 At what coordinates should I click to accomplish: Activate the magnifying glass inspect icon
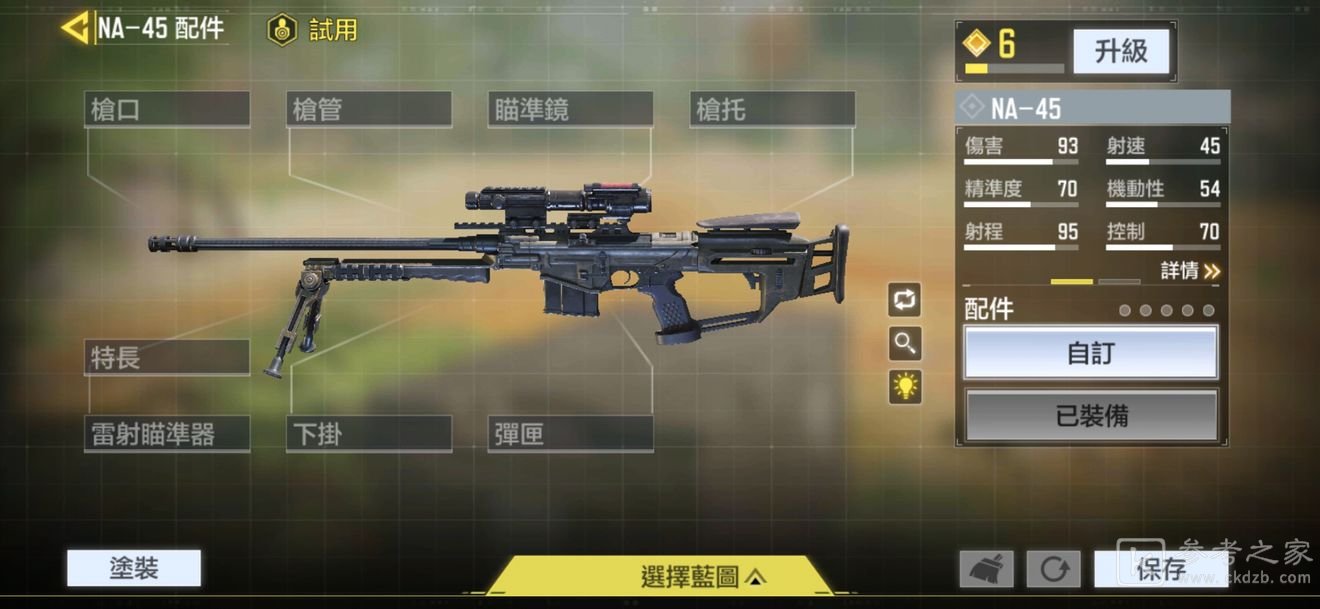904,343
